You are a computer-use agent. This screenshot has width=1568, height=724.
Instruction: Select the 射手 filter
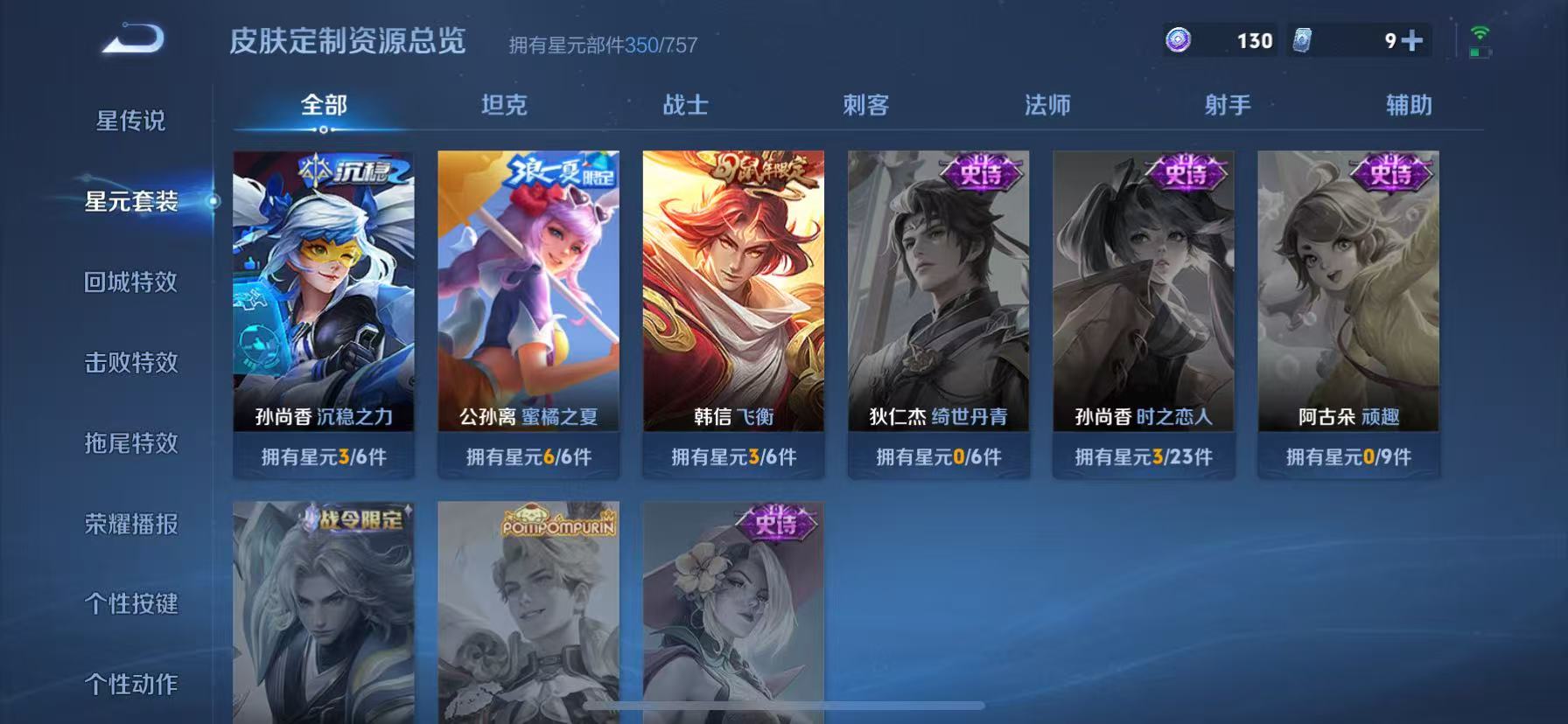point(1228,105)
